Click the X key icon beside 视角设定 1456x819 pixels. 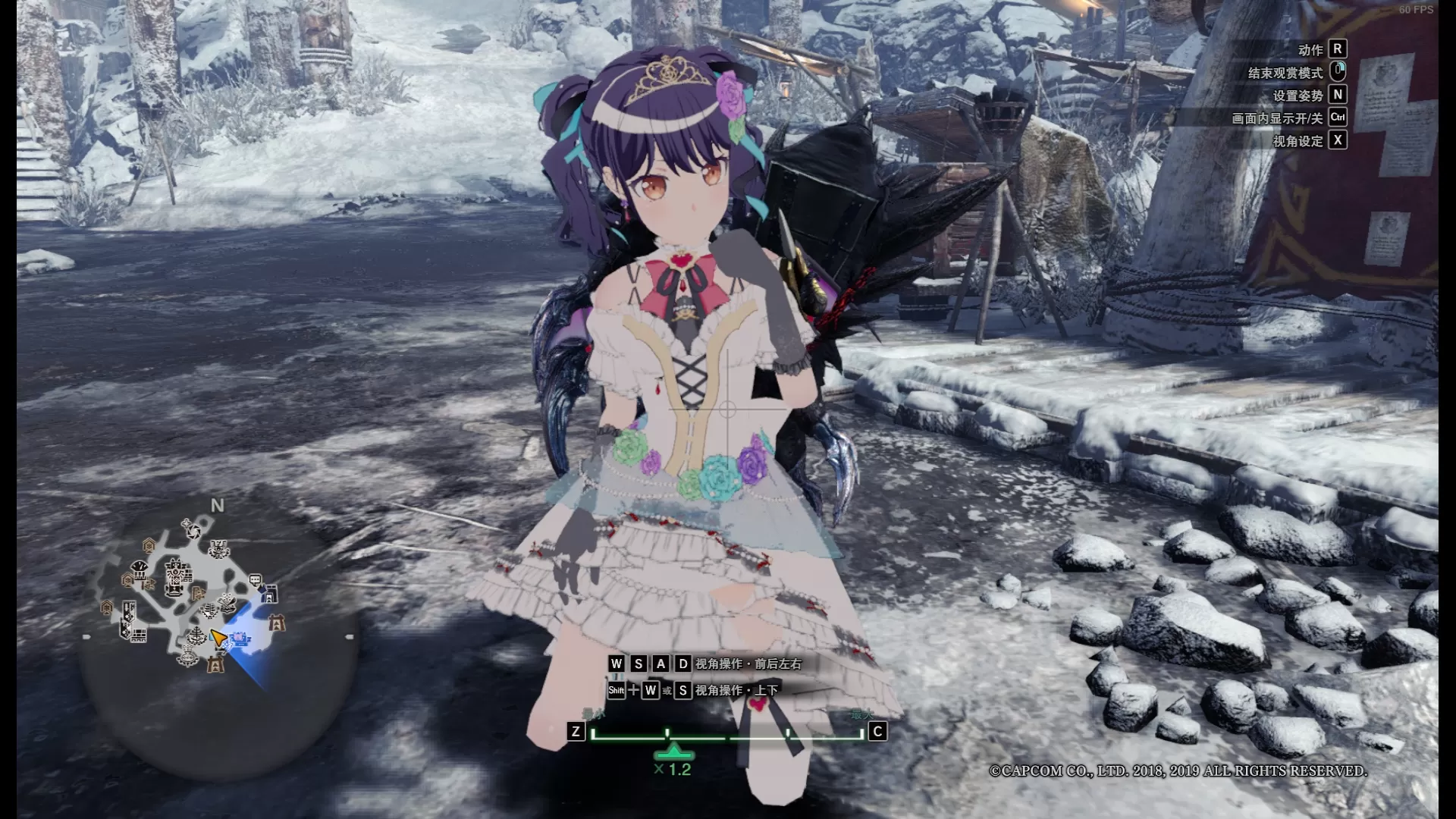(x=1338, y=140)
